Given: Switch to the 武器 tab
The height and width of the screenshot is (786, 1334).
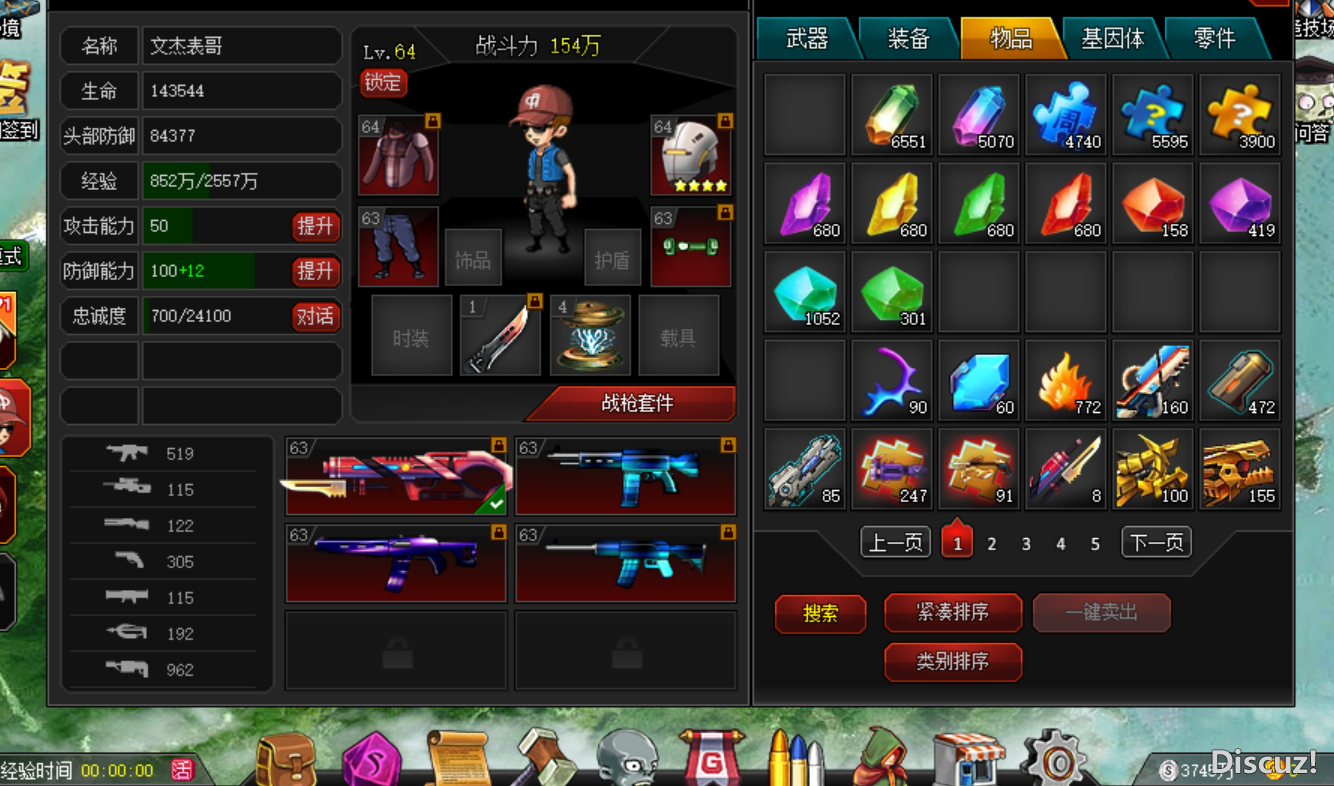Looking at the screenshot, I should (x=806, y=39).
